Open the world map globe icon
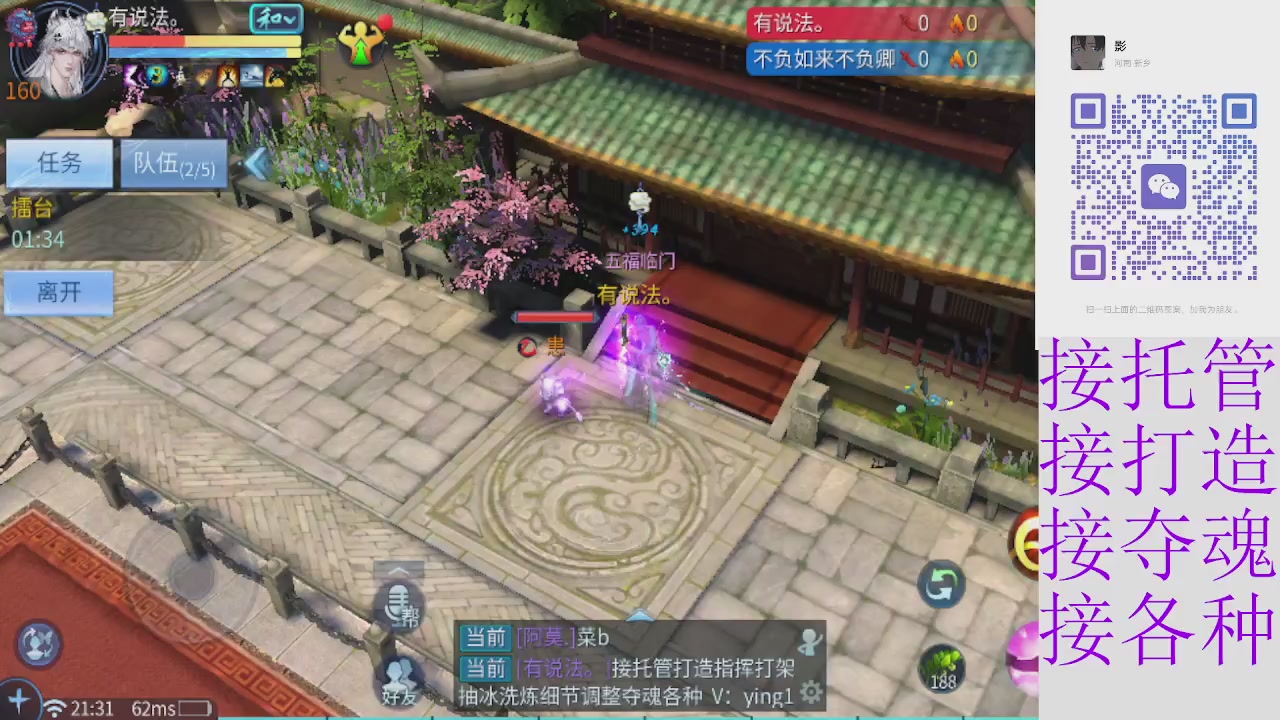The width and height of the screenshot is (1280, 720). tap(38, 645)
